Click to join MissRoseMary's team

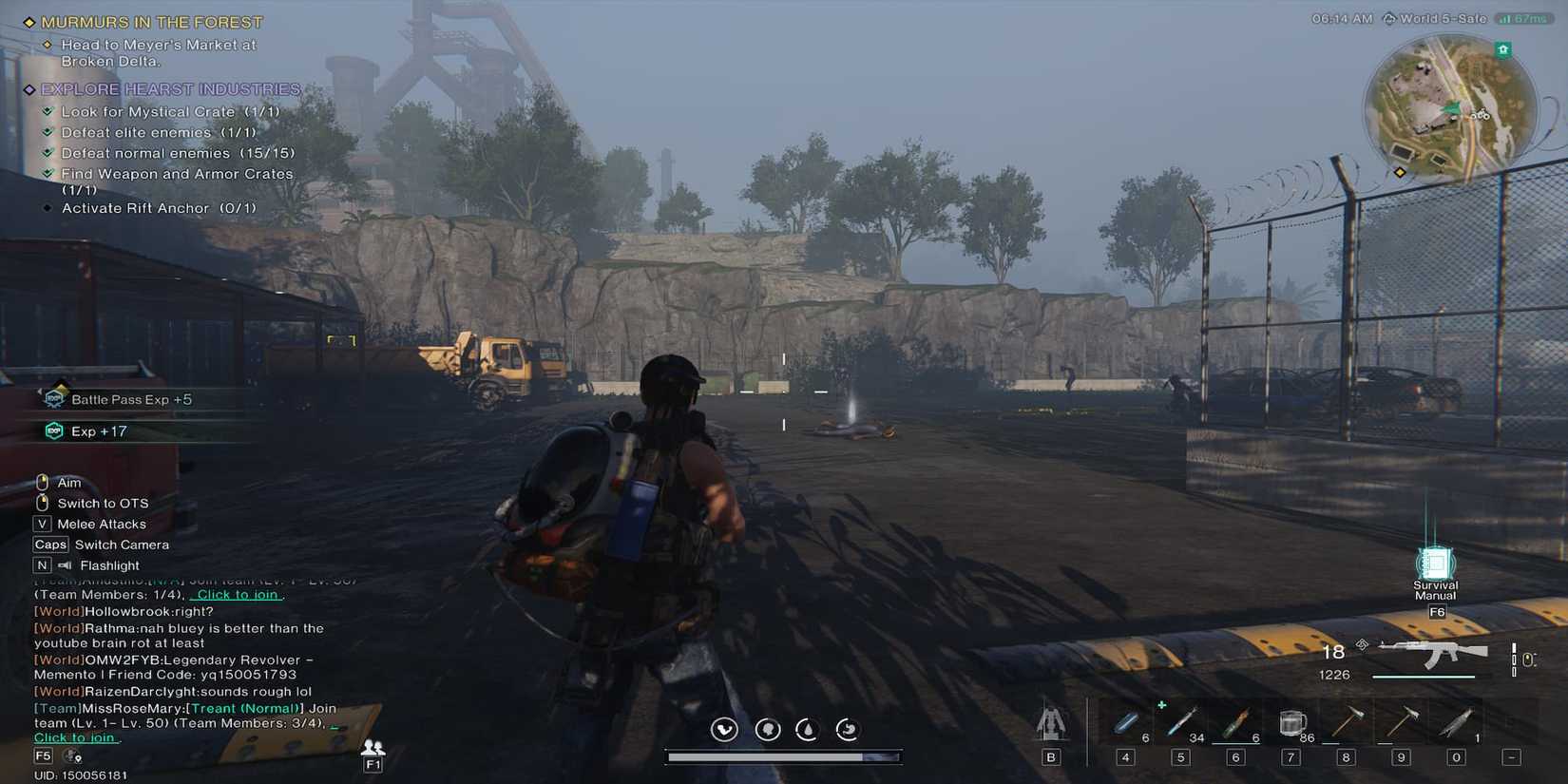75,736
